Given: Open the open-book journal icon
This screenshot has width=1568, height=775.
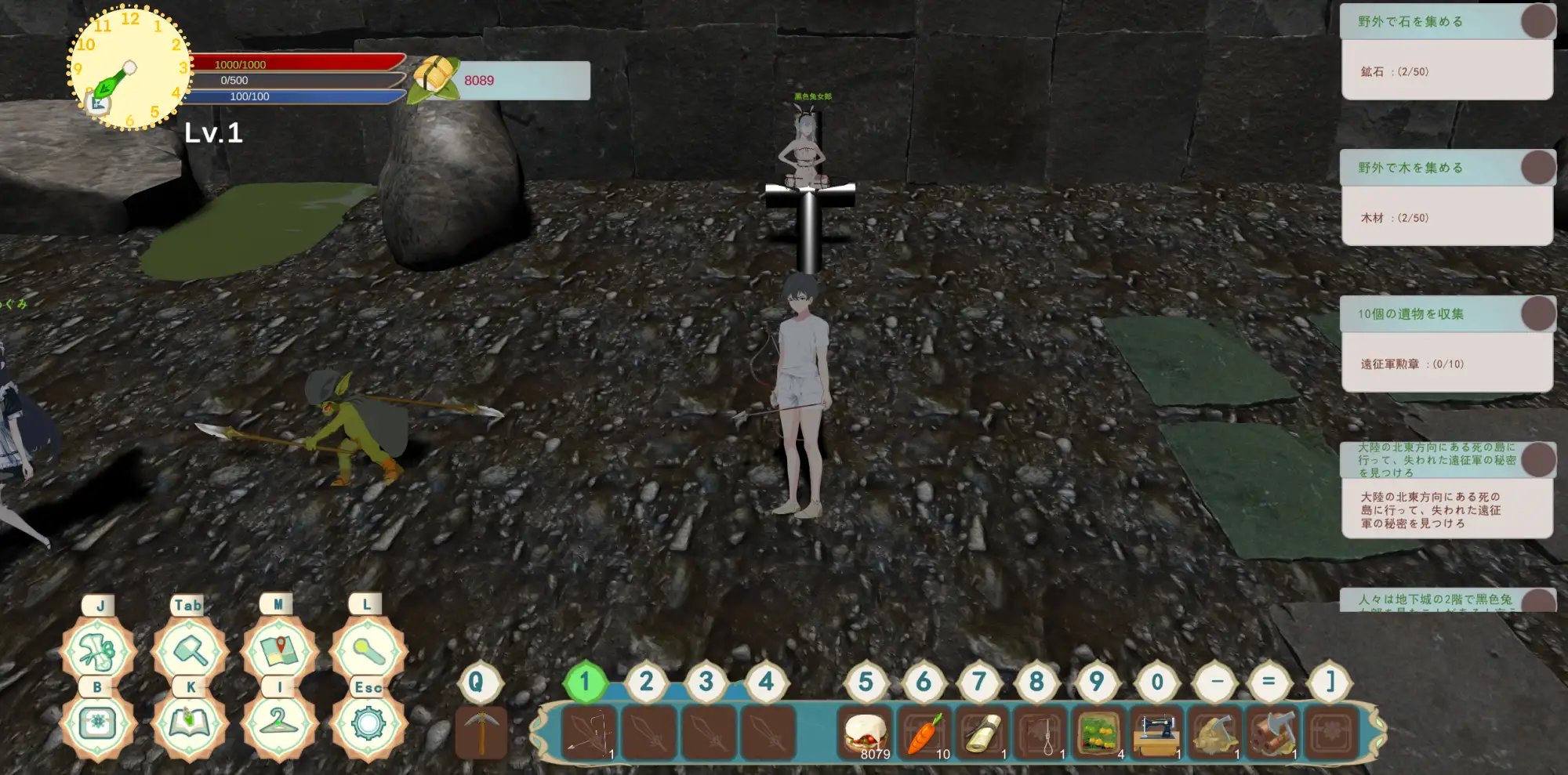Looking at the screenshot, I should pyautogui.click(x=189, y=722).
